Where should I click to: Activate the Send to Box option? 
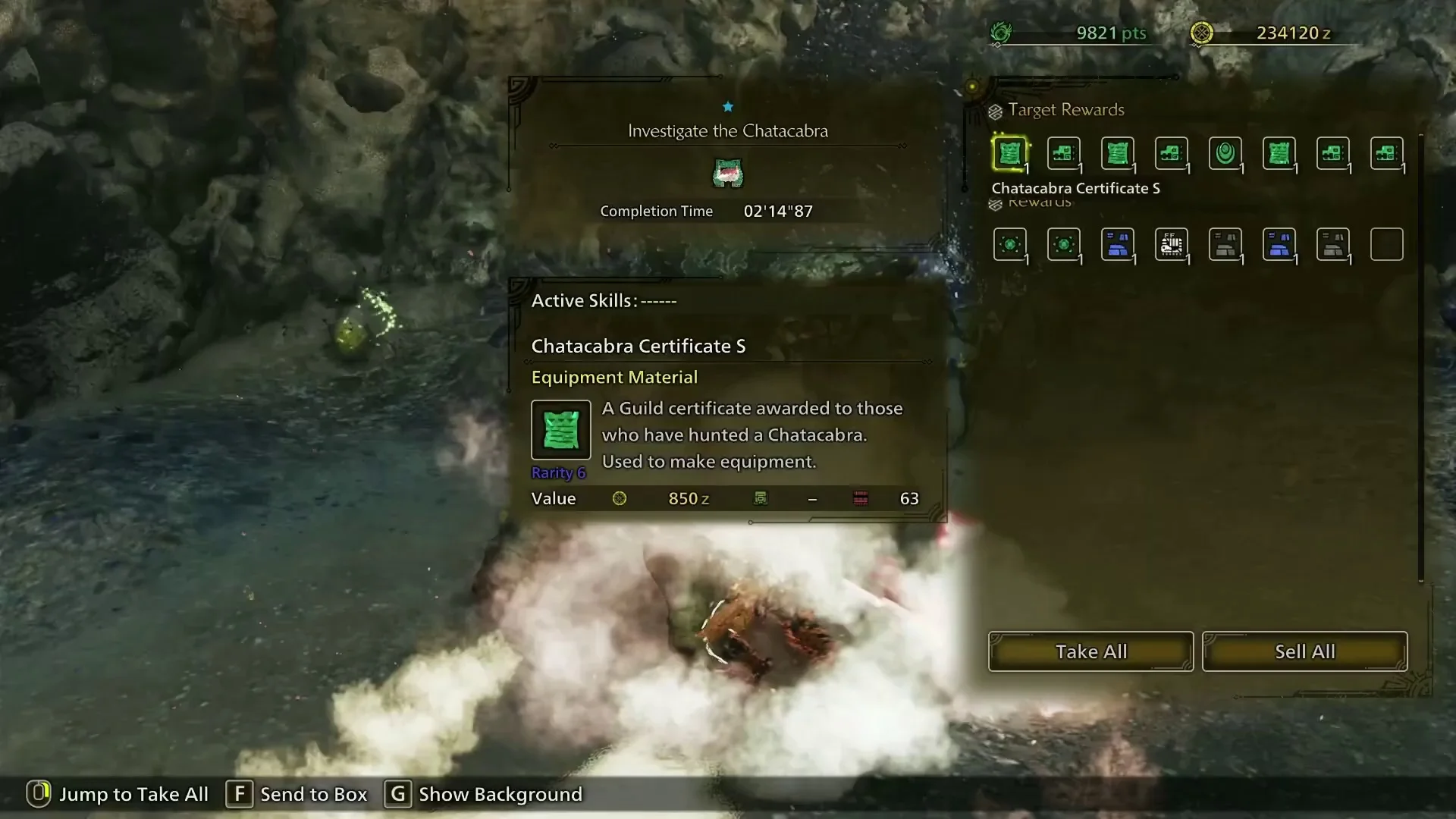(239, 795)
